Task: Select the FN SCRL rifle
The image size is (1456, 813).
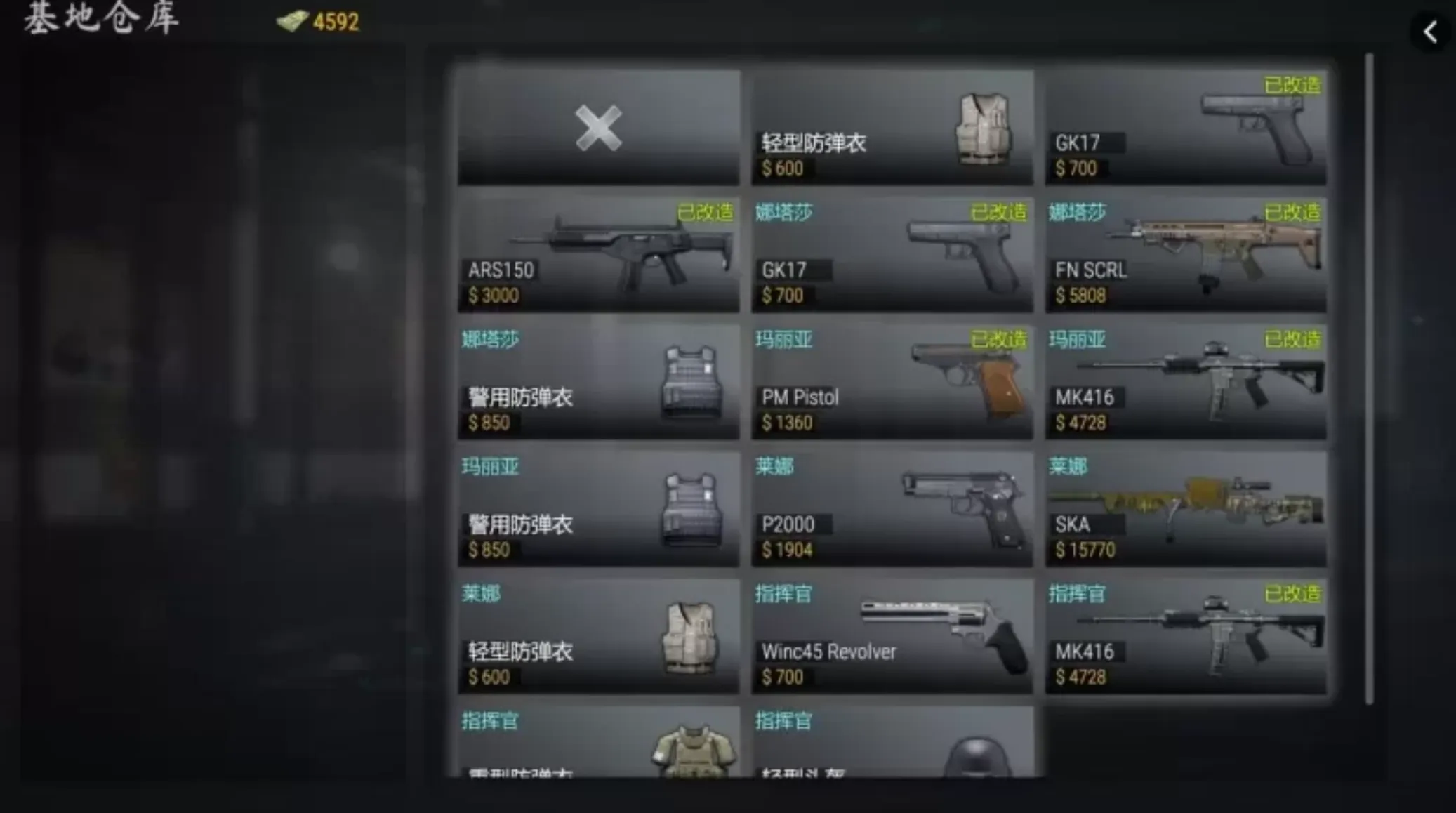Action: pyautogui.click(x=1185, y=255)
